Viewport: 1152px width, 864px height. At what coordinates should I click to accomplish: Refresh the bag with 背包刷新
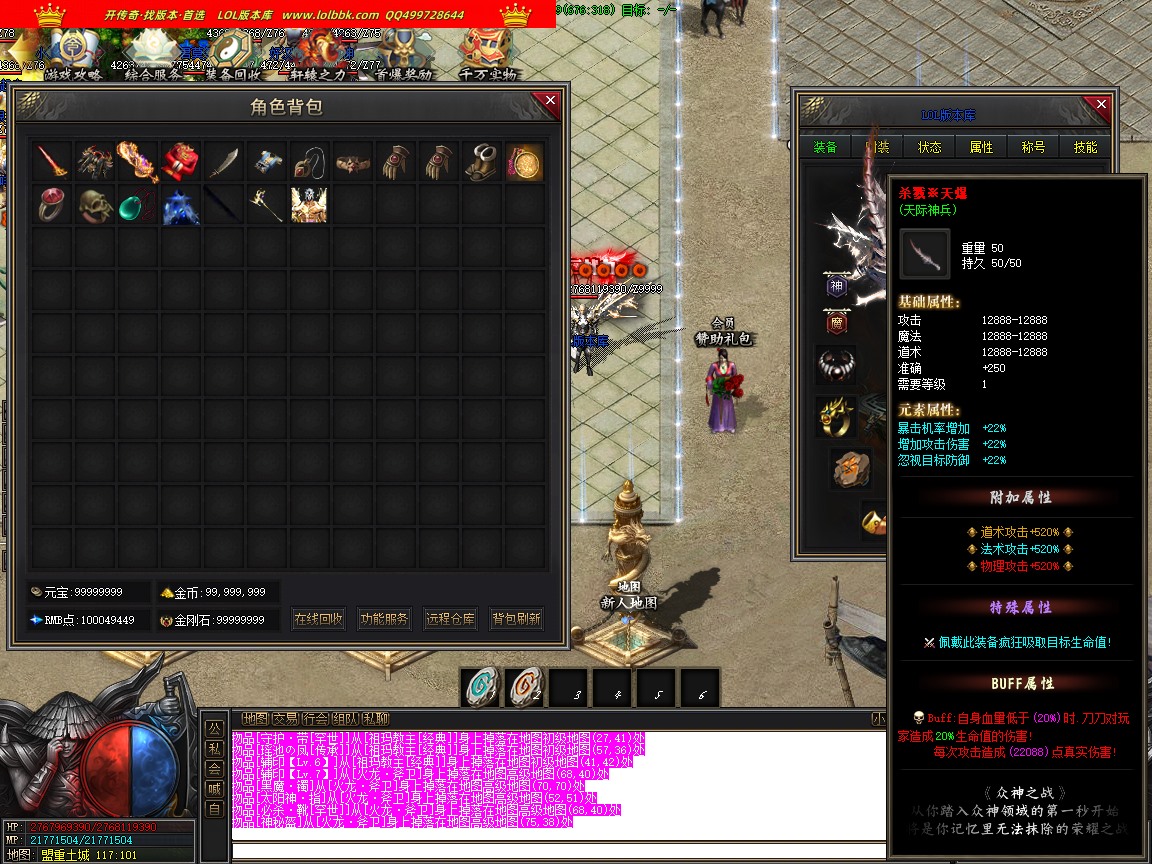tap(516, 619)
